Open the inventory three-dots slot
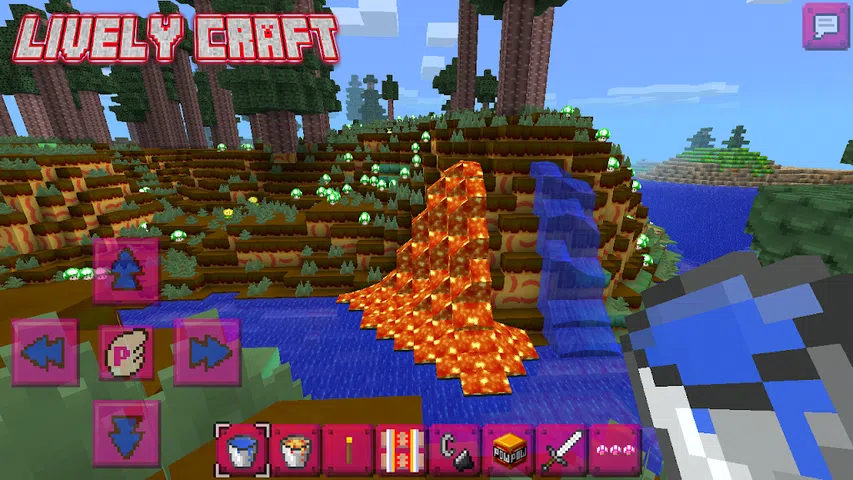Viewport: 853px width, 480px height. 614,450
